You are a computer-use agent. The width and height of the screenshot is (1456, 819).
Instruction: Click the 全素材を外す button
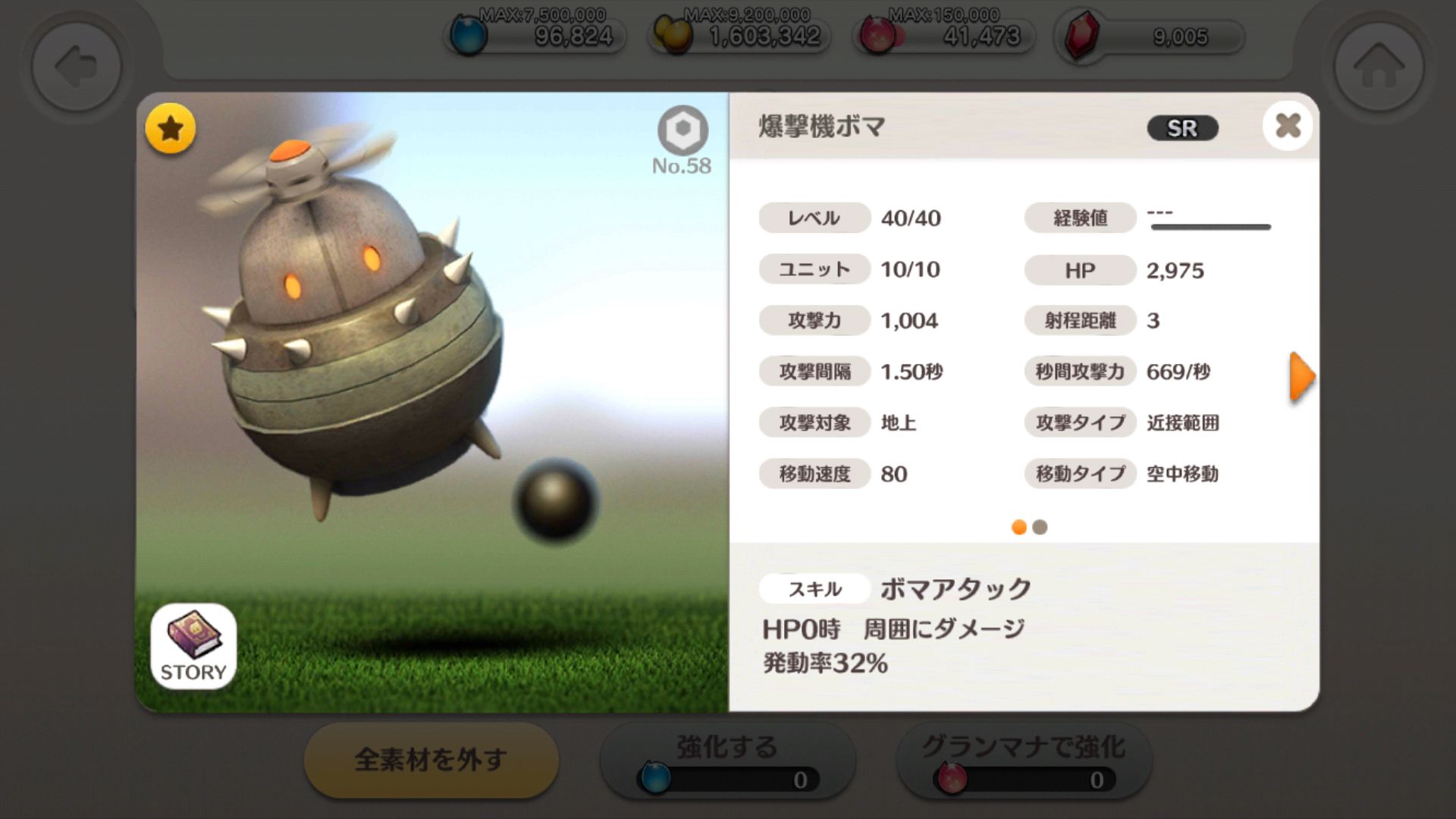pyautogui.click(x=431, y=760)
